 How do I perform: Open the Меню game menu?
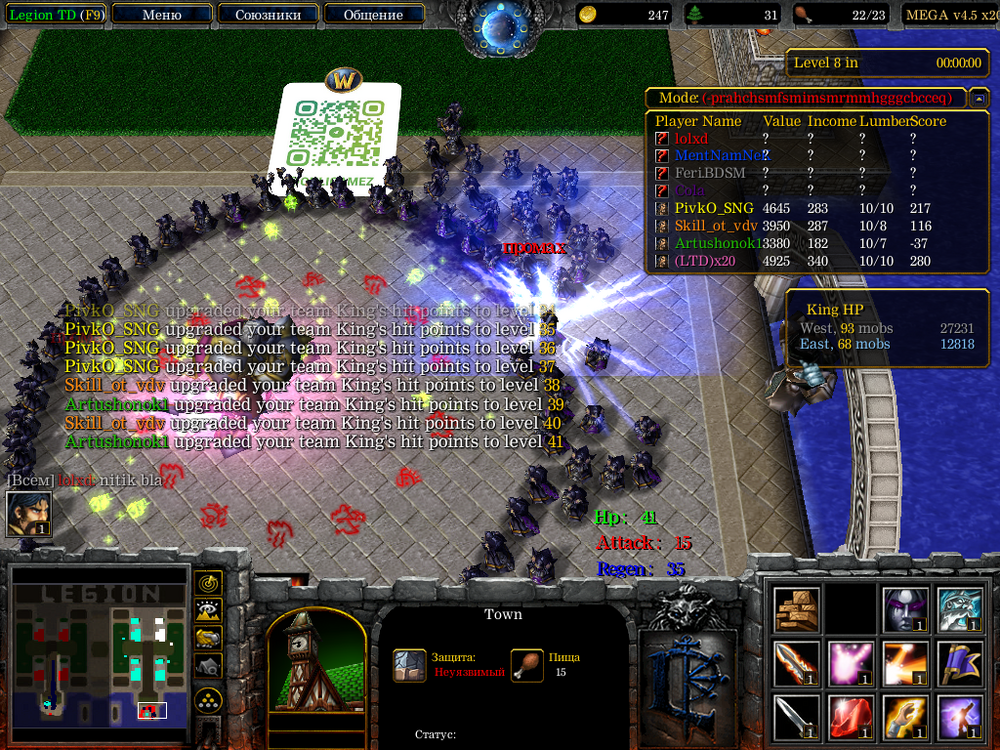tap(162, 15)
